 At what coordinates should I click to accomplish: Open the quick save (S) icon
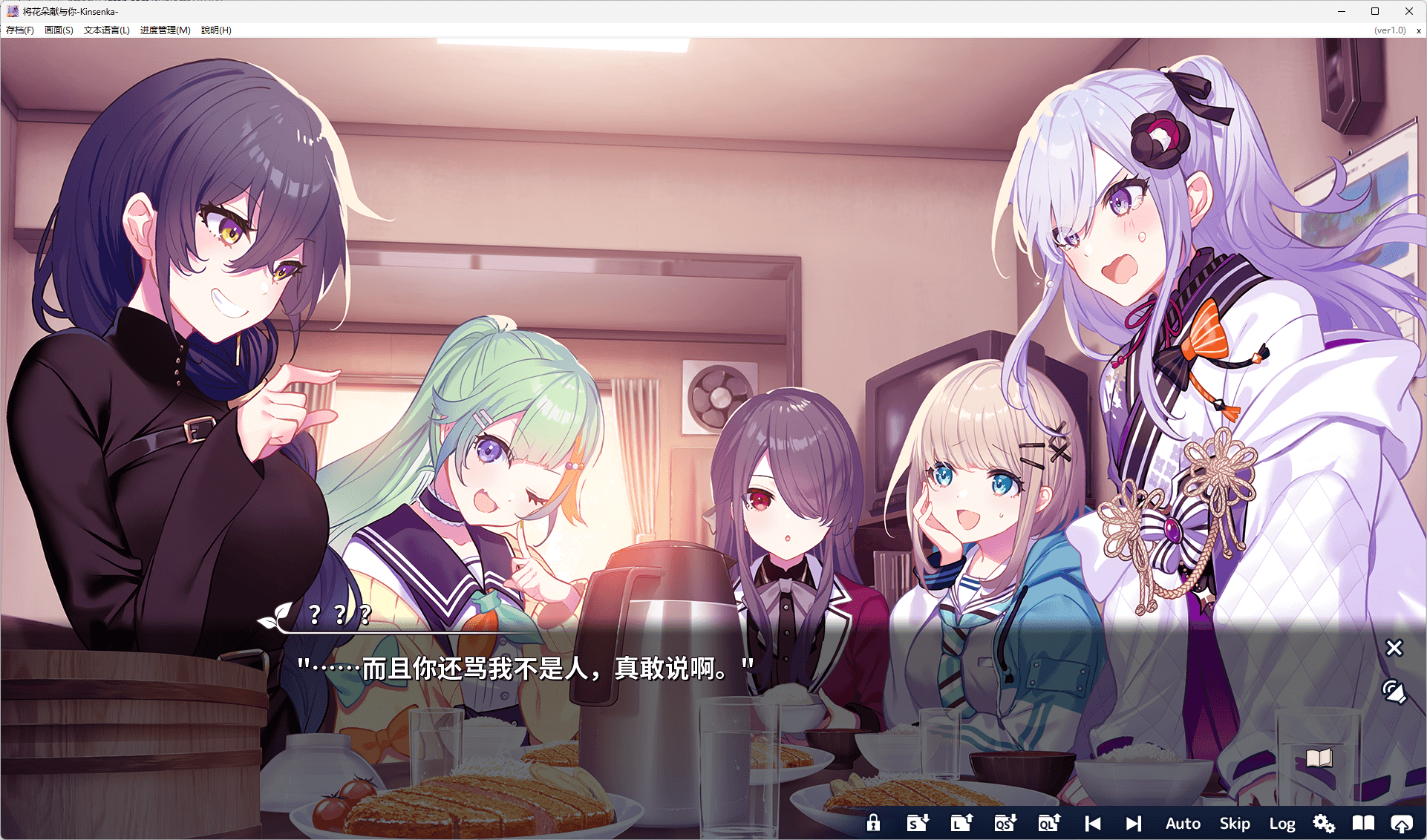918,823
